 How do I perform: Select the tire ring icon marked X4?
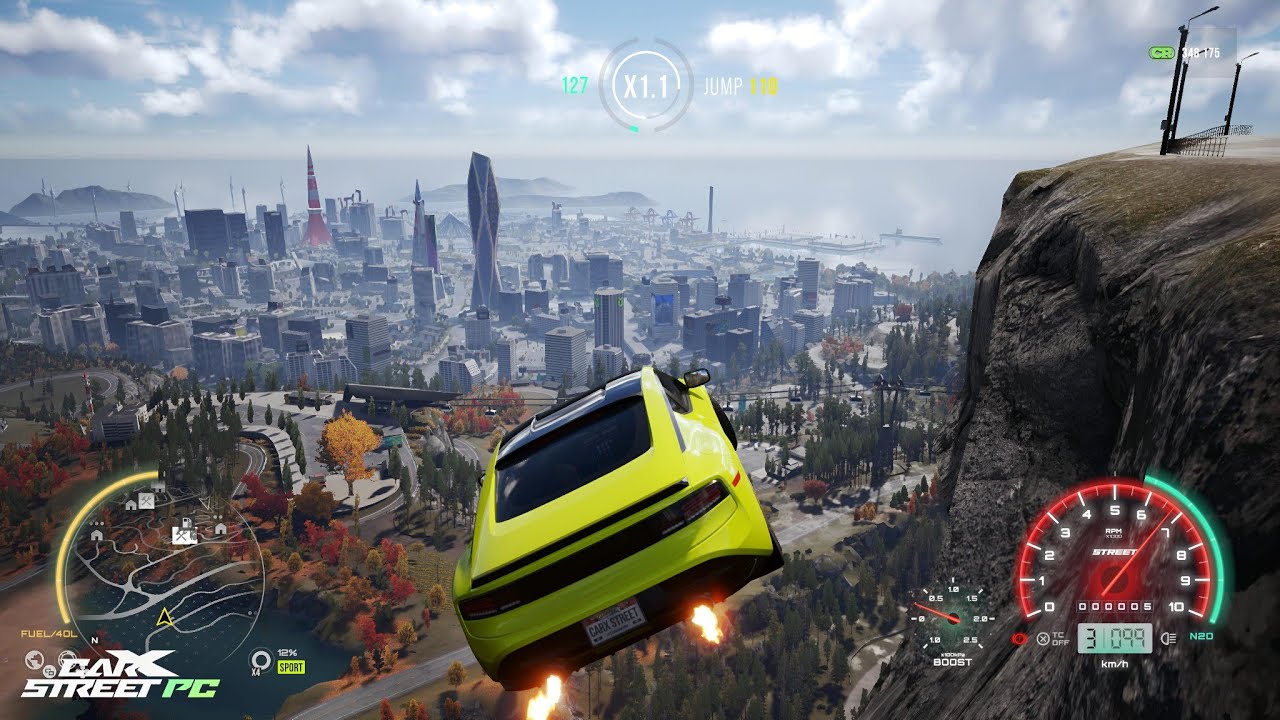(x=261, y=660)
